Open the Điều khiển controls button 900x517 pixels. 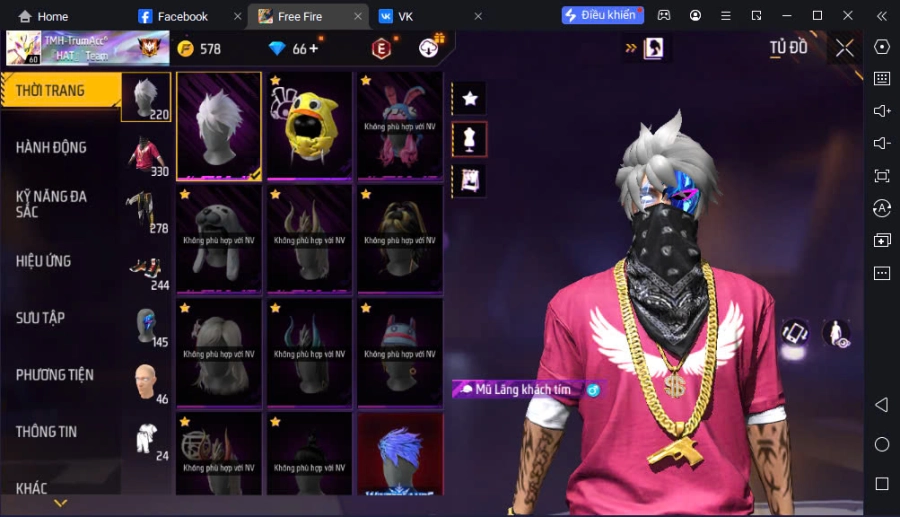click(x=602, y=16)
